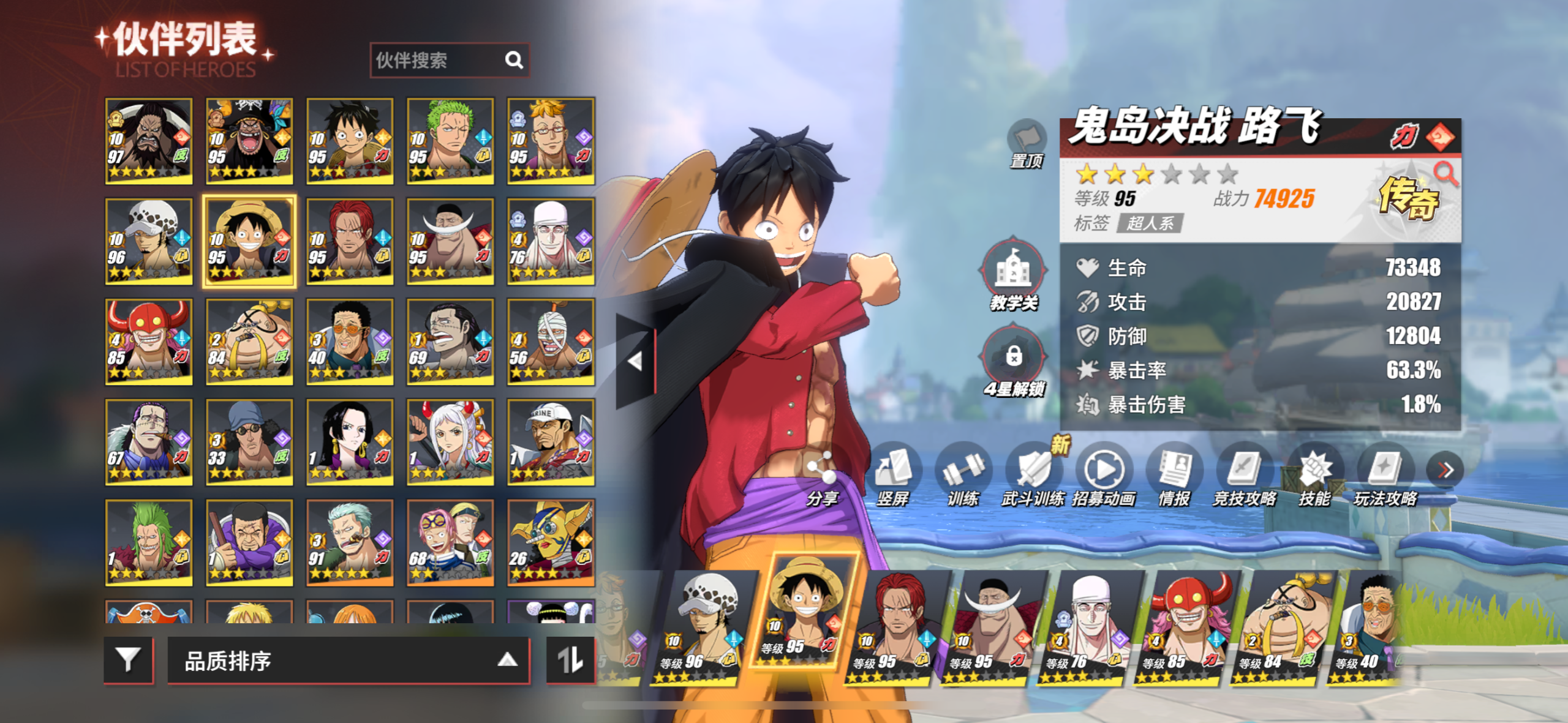Pin the hero with 置顶 button
Viewport: 1568px width, 723px height.
[x=1027, y=142]
